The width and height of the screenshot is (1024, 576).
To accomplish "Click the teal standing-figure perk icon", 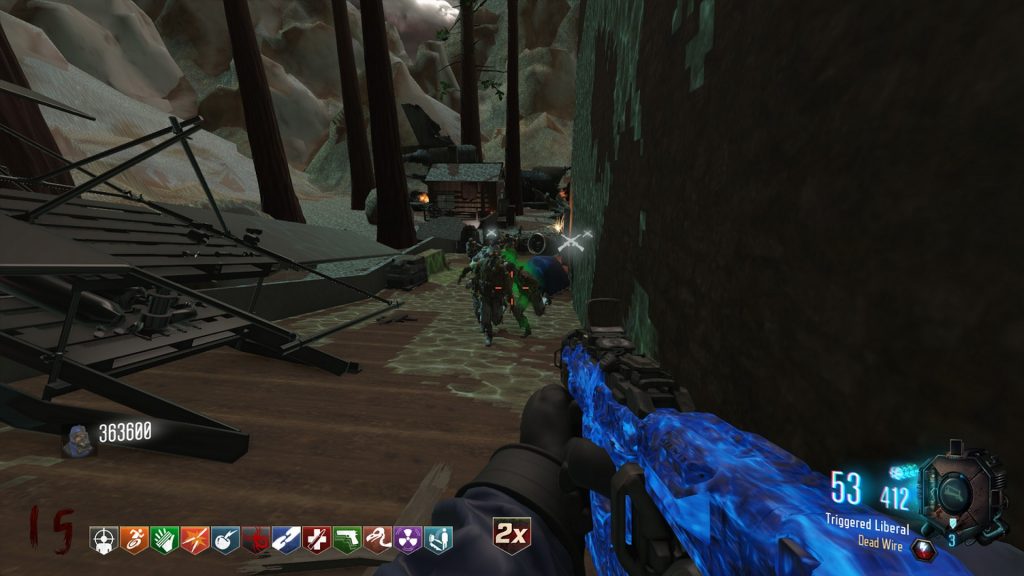I will pos(438,540).
